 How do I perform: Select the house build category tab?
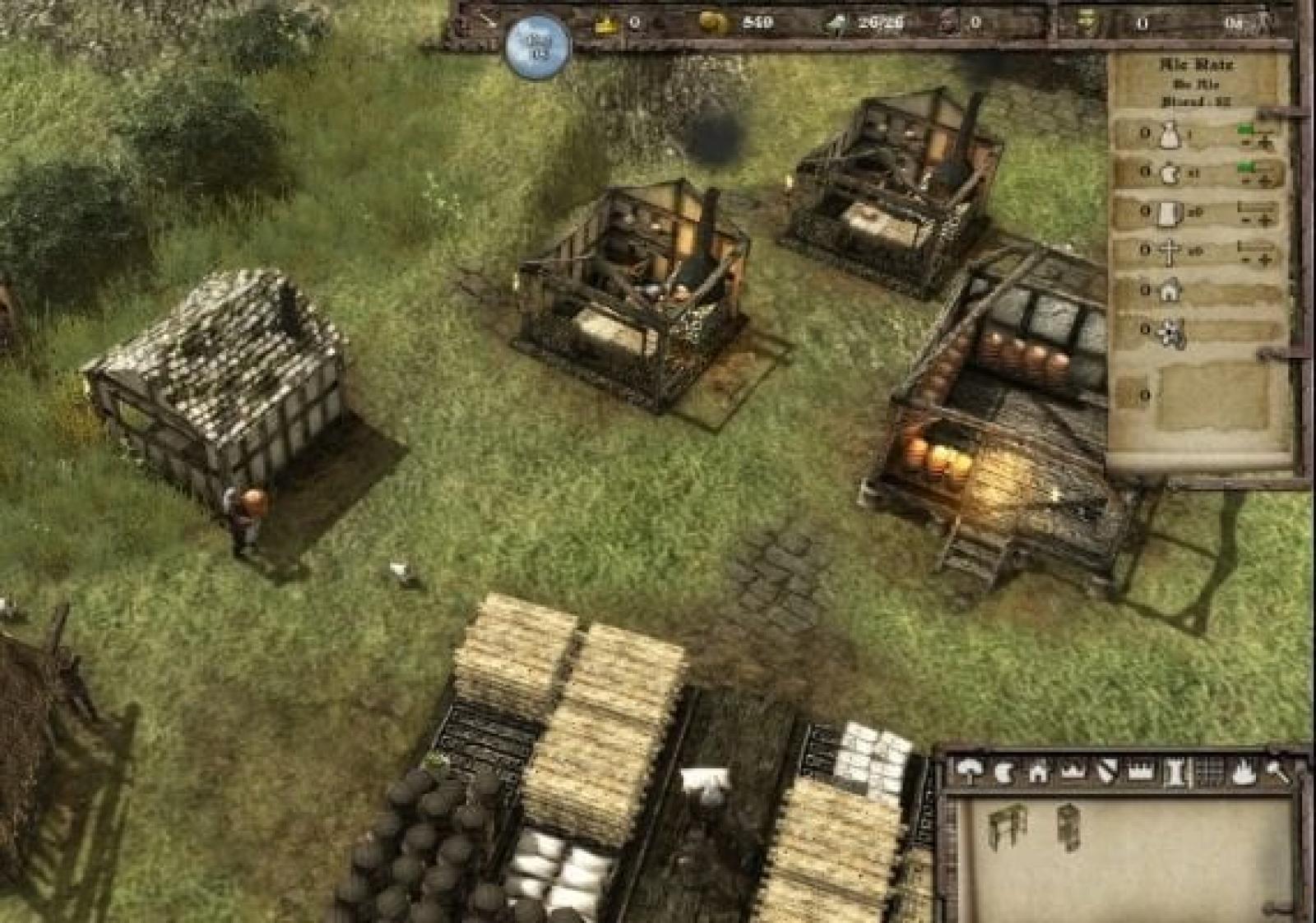pos(1038,772)
